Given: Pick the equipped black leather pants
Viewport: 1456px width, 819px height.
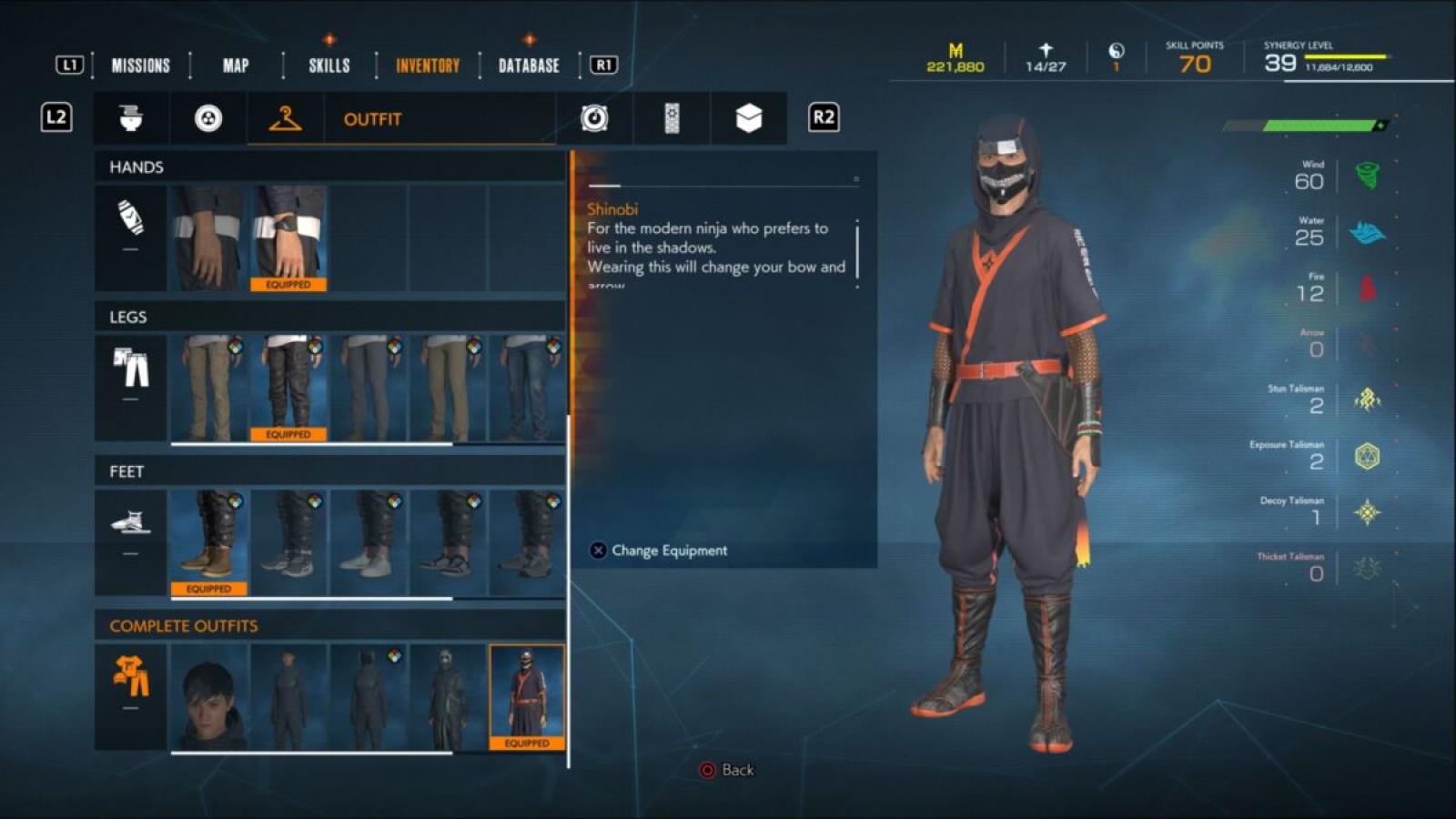Looking at the screenshot, I should pyautogui.click(x=288, y=388).
